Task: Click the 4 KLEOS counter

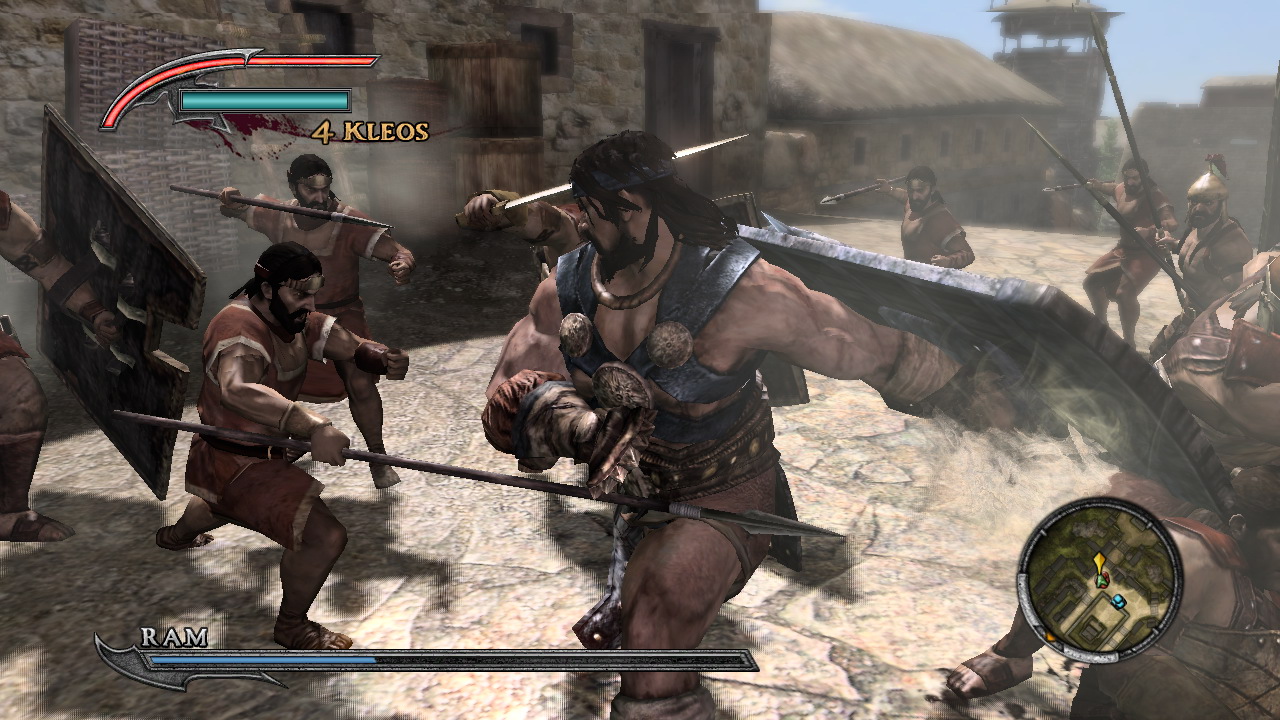Action: [370, 131]
